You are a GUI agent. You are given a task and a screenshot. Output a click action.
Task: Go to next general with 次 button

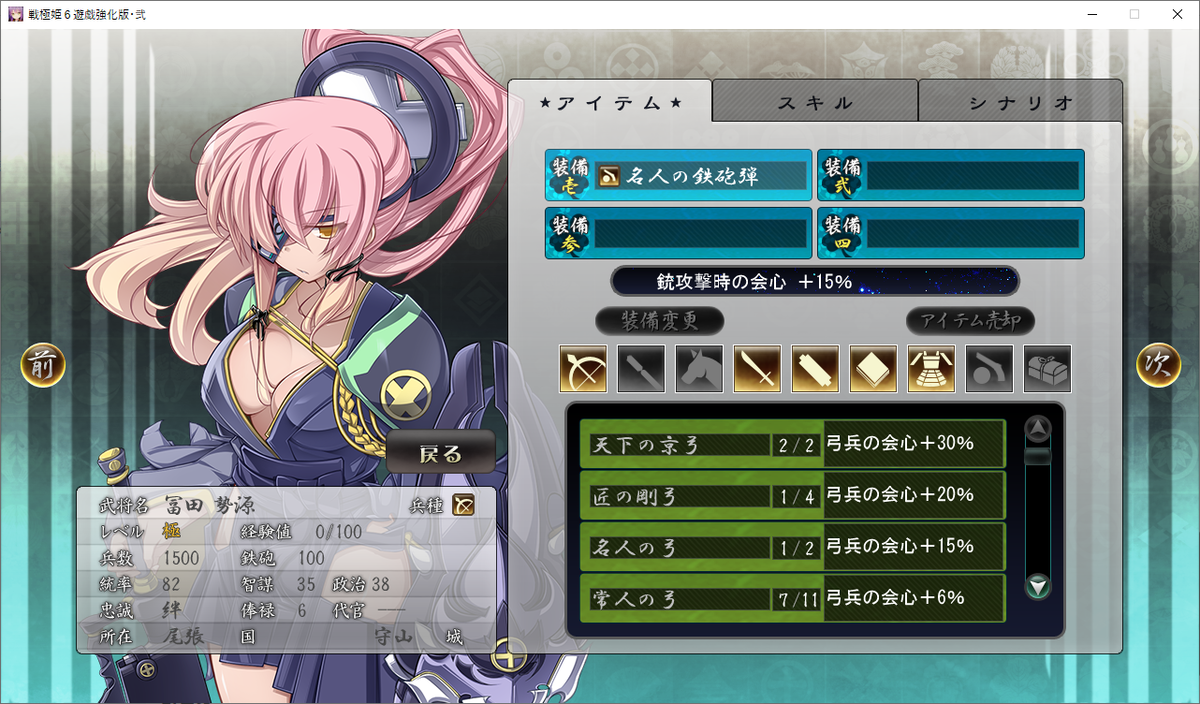[x=1158, y=366]
